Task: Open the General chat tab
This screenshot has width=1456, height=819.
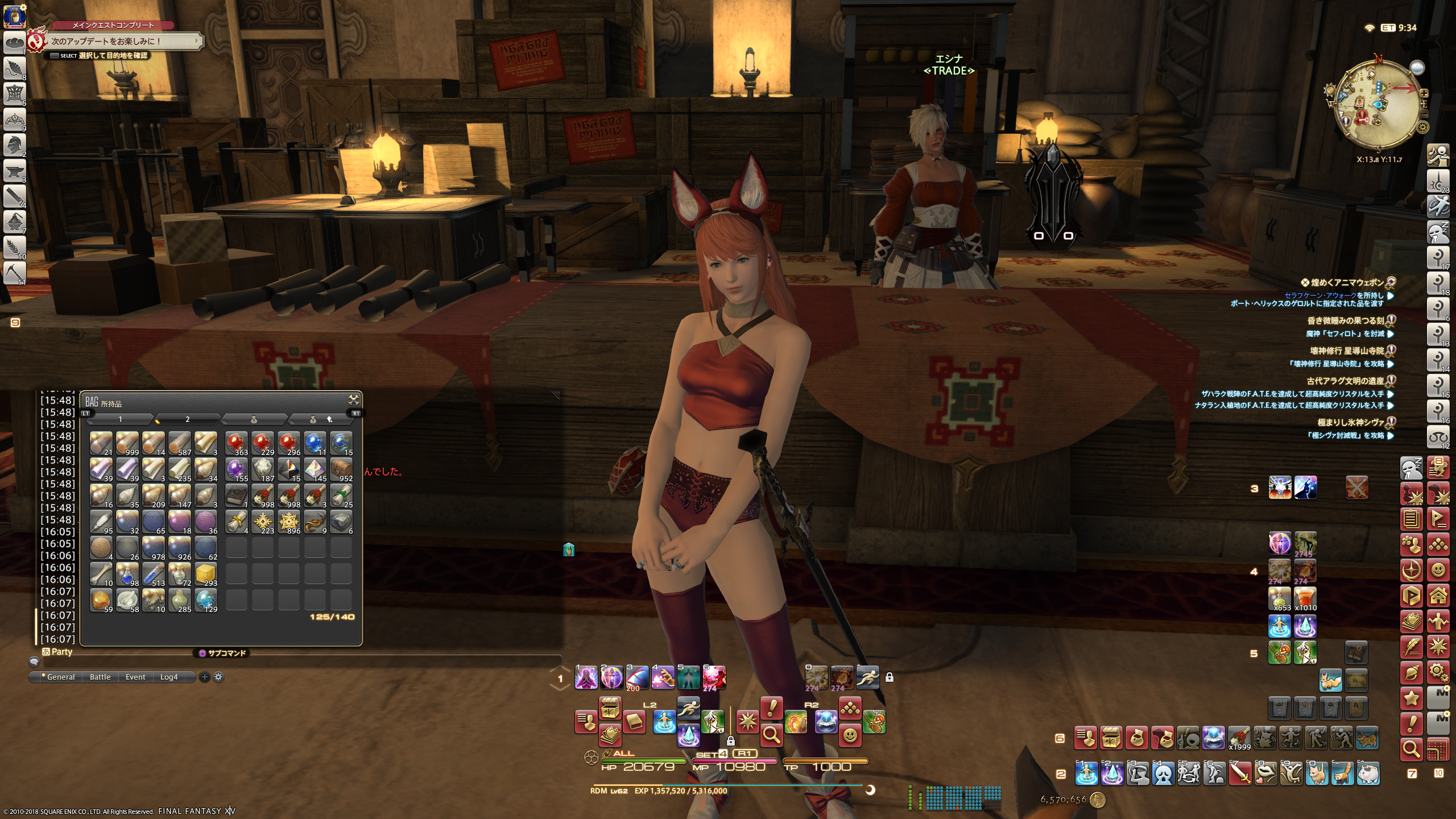Action: [60, 677]
